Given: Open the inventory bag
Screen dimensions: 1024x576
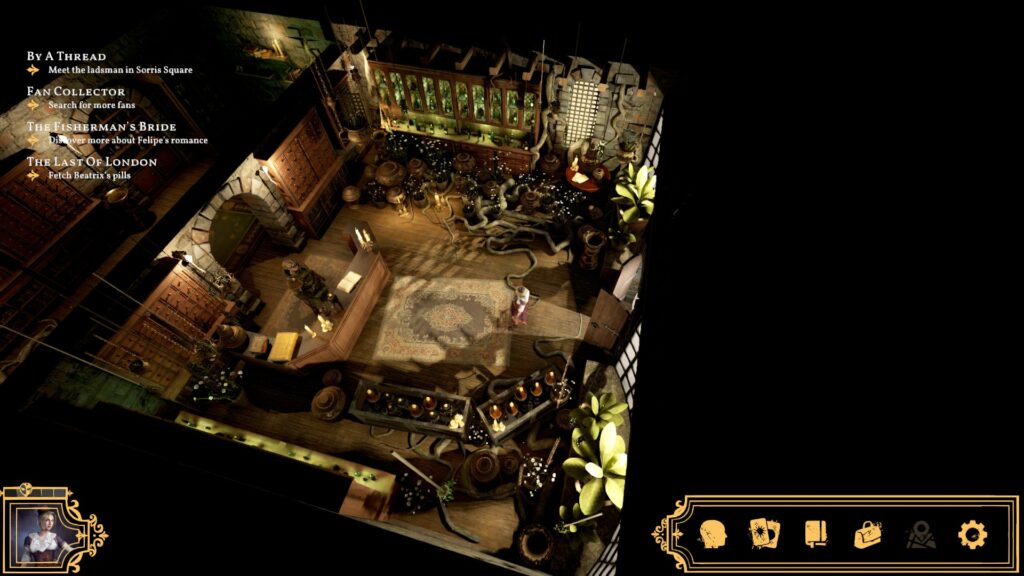Looking at the screenshot, I should point(868,534).
